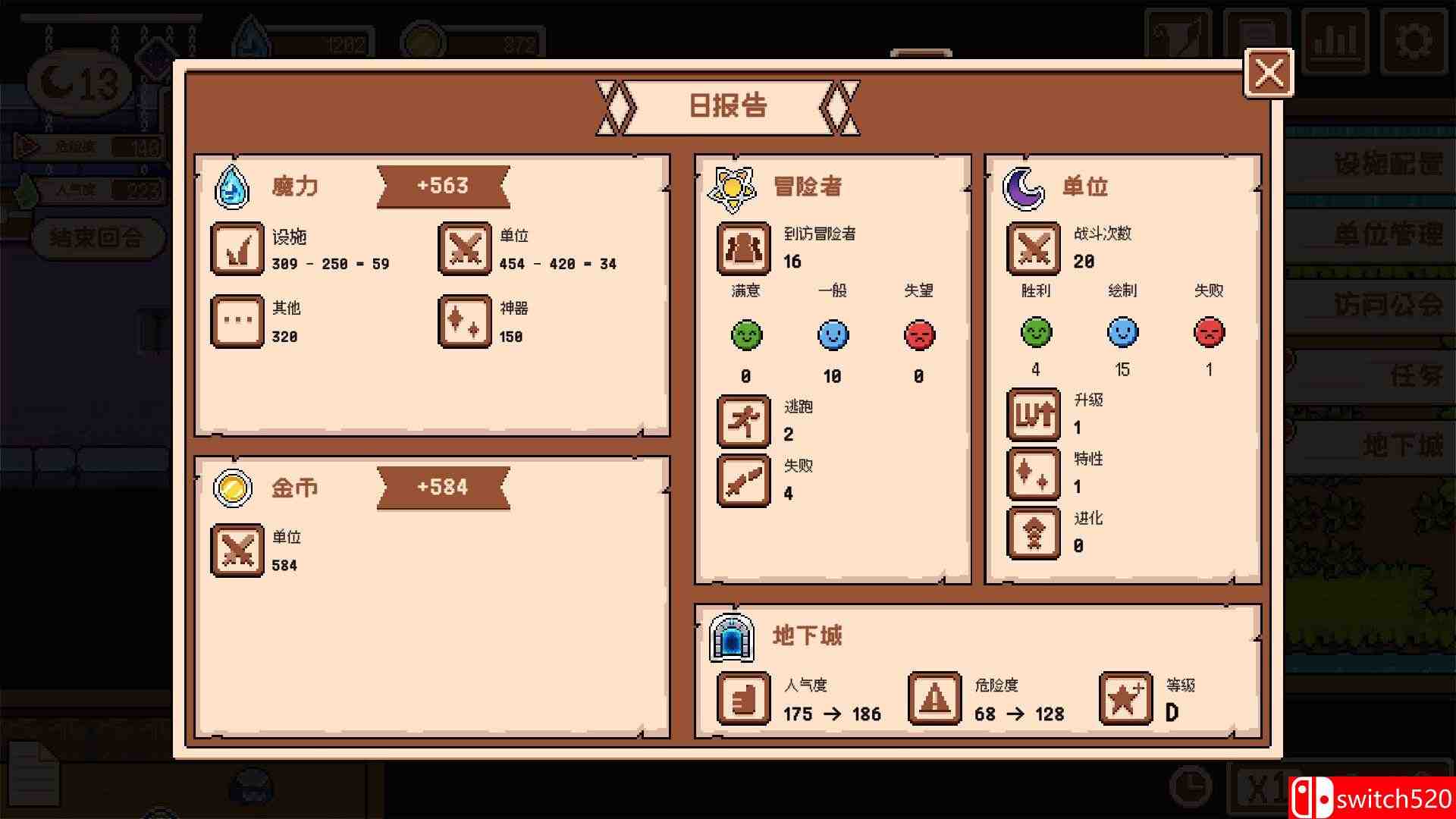Screen dimensions: 1456x819
Task: Toggle the blue neutral face showing 15 draws
Action: click(x=1122, y=332)
